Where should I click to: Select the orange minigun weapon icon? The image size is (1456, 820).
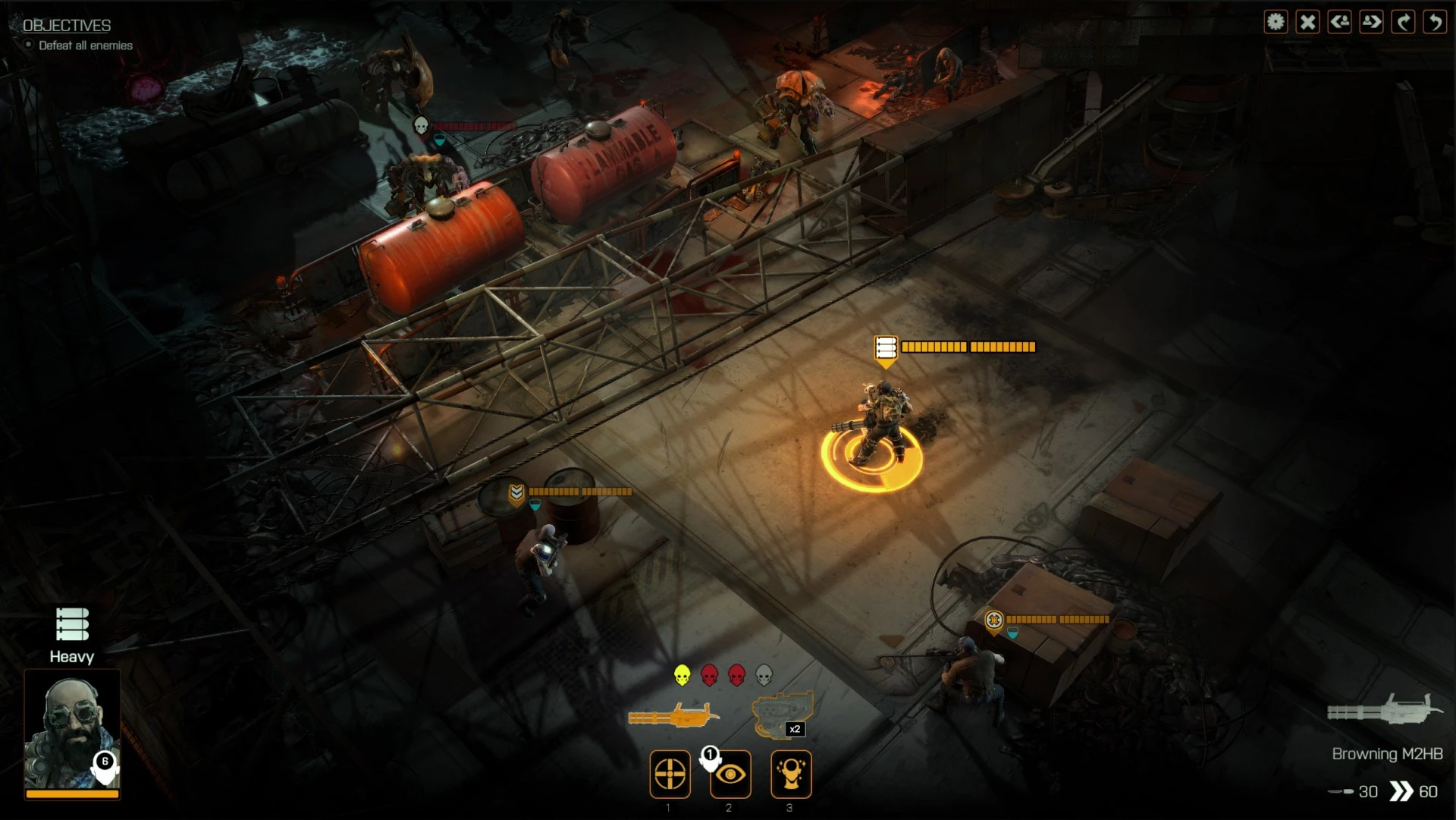click(x=673, y=715)
